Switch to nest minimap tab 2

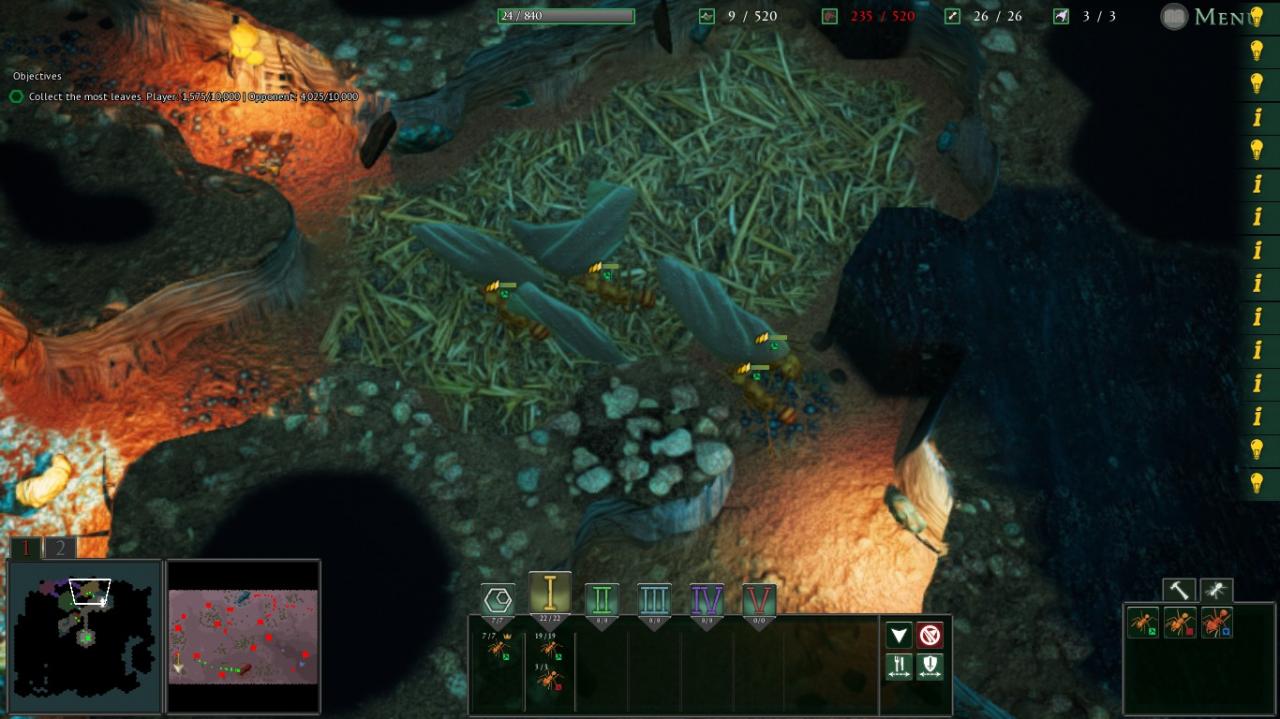click(x=60, y=548)
